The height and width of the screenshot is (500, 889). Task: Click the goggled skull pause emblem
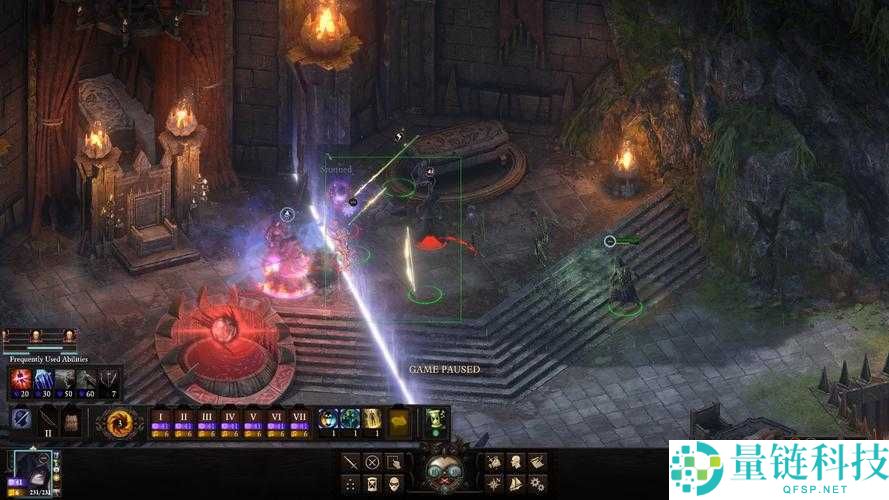(x=443, y=470)
